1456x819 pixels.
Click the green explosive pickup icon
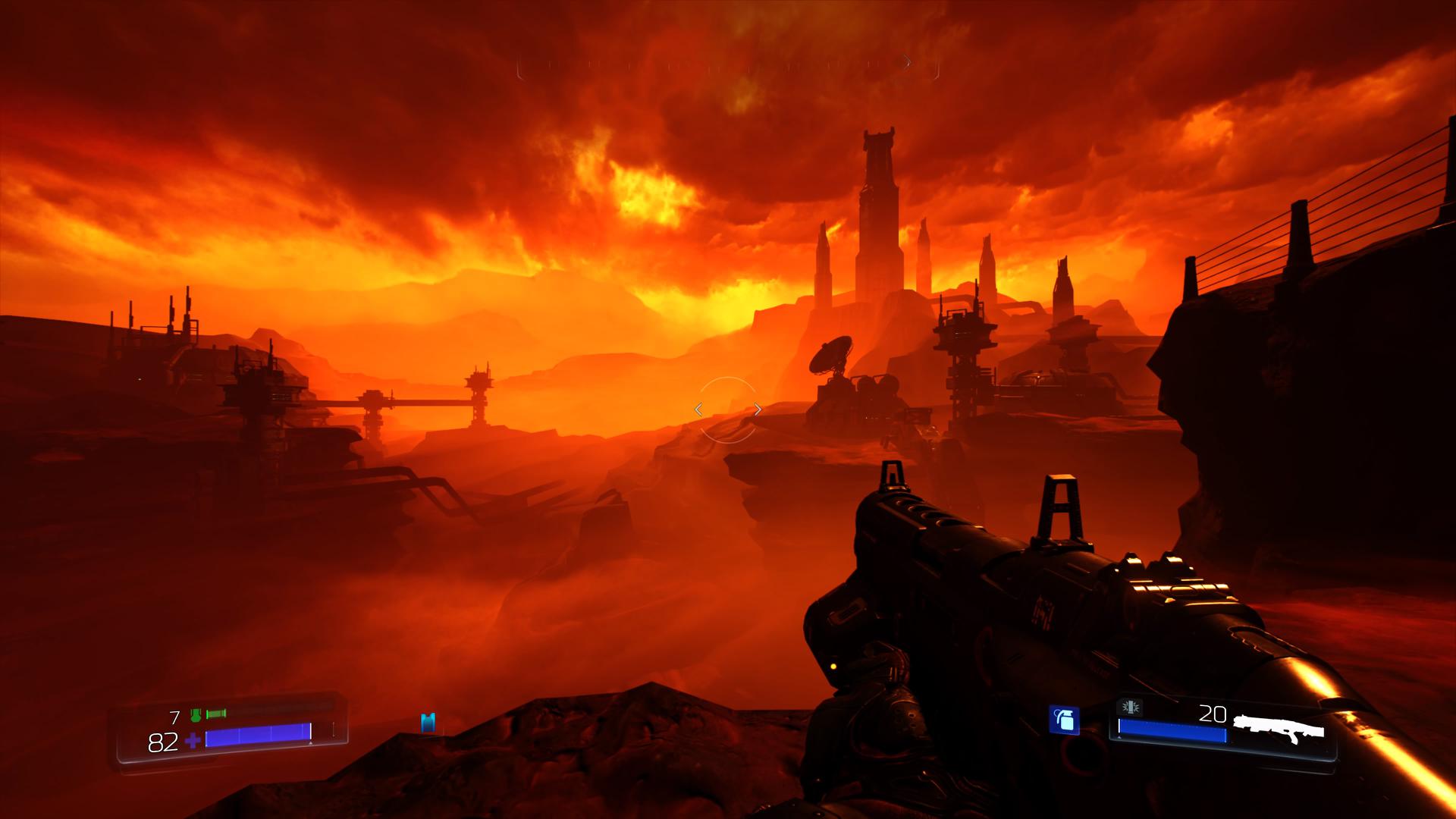(215, 714)
